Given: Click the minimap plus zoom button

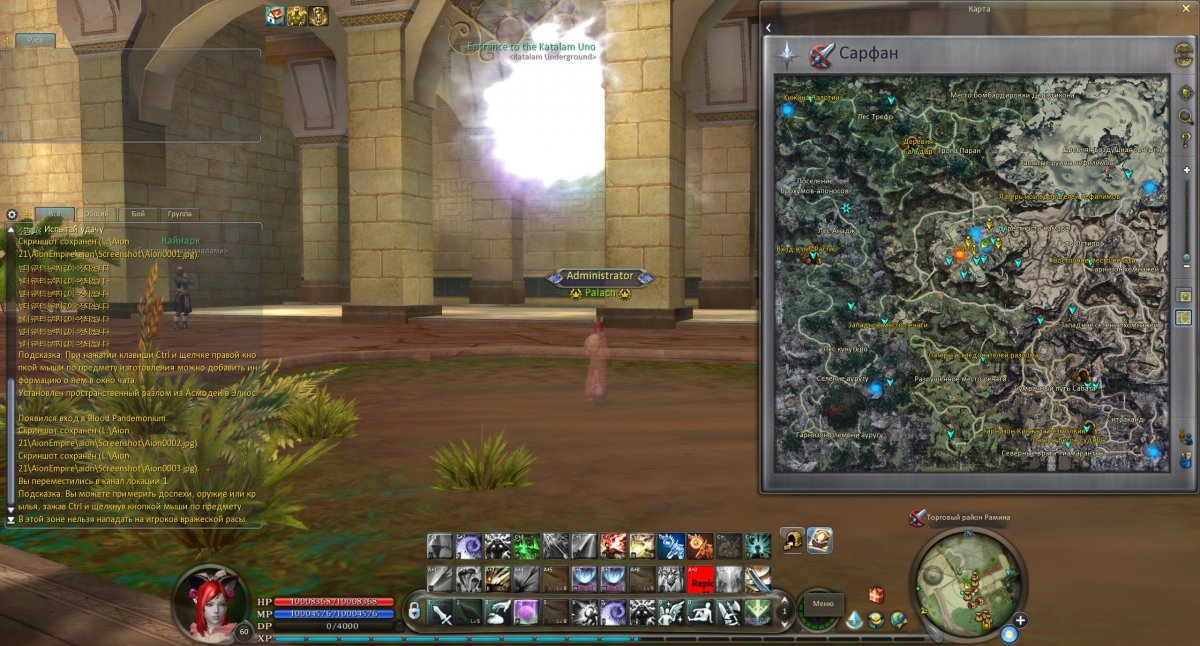Looking at the screenshot, I should pyautogui.click(x=1022, y=620).
